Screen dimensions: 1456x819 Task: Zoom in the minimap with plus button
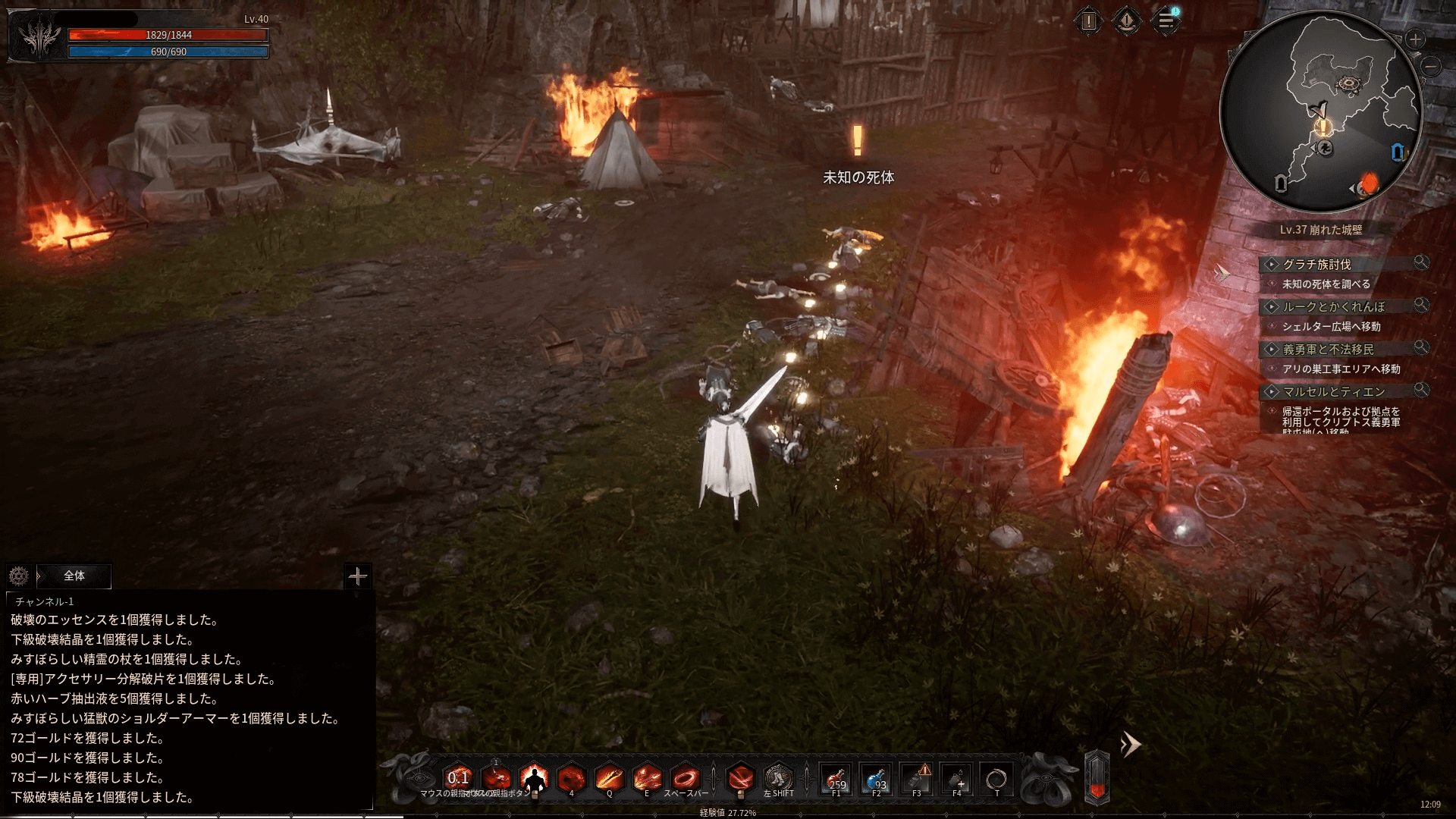pyautogui.click(x=1415, y=39)
